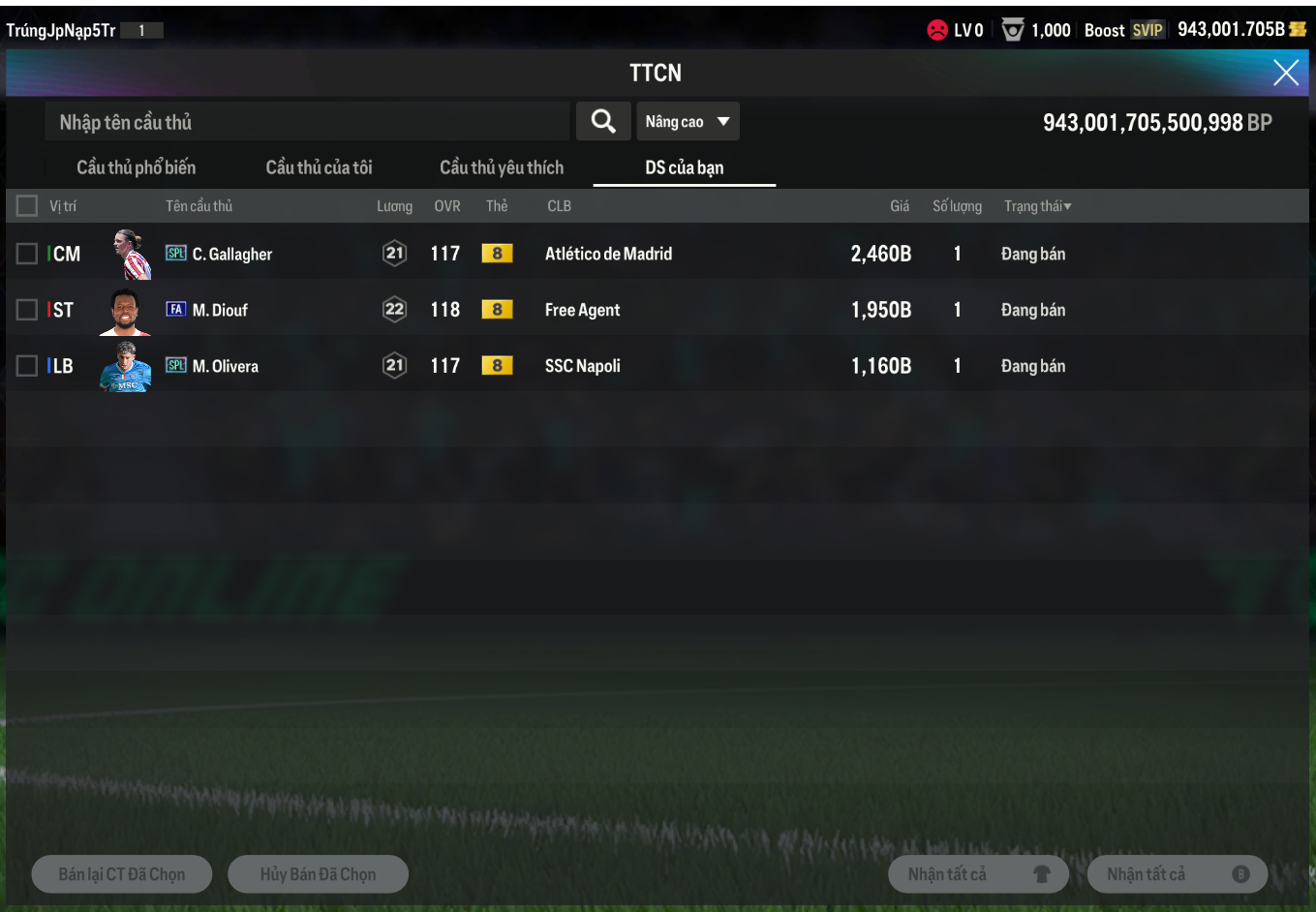Click the Bán lại CT Đã Chọn button
The image size is (1316, 912).
pyautogui.click(x=122, y=874)
